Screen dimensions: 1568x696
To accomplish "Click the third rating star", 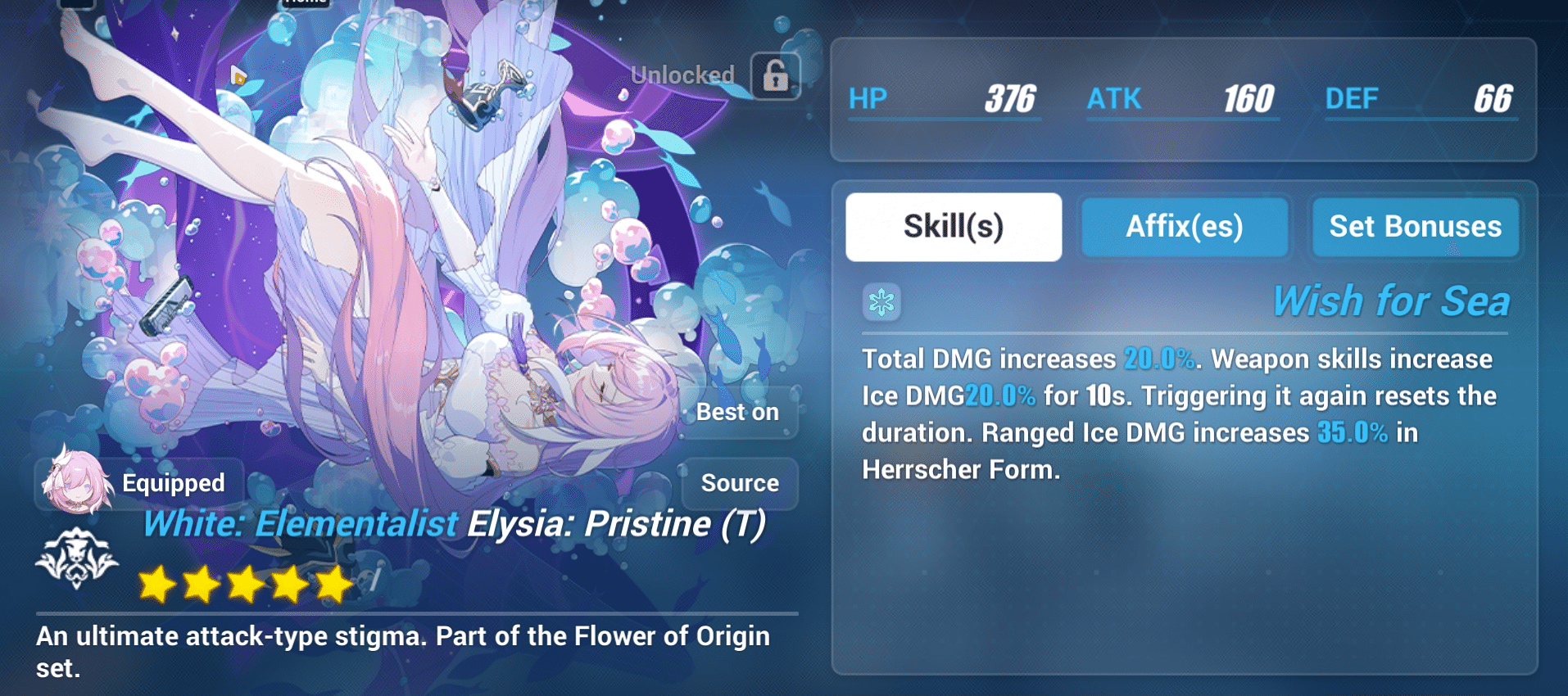I will coord(247,582).
